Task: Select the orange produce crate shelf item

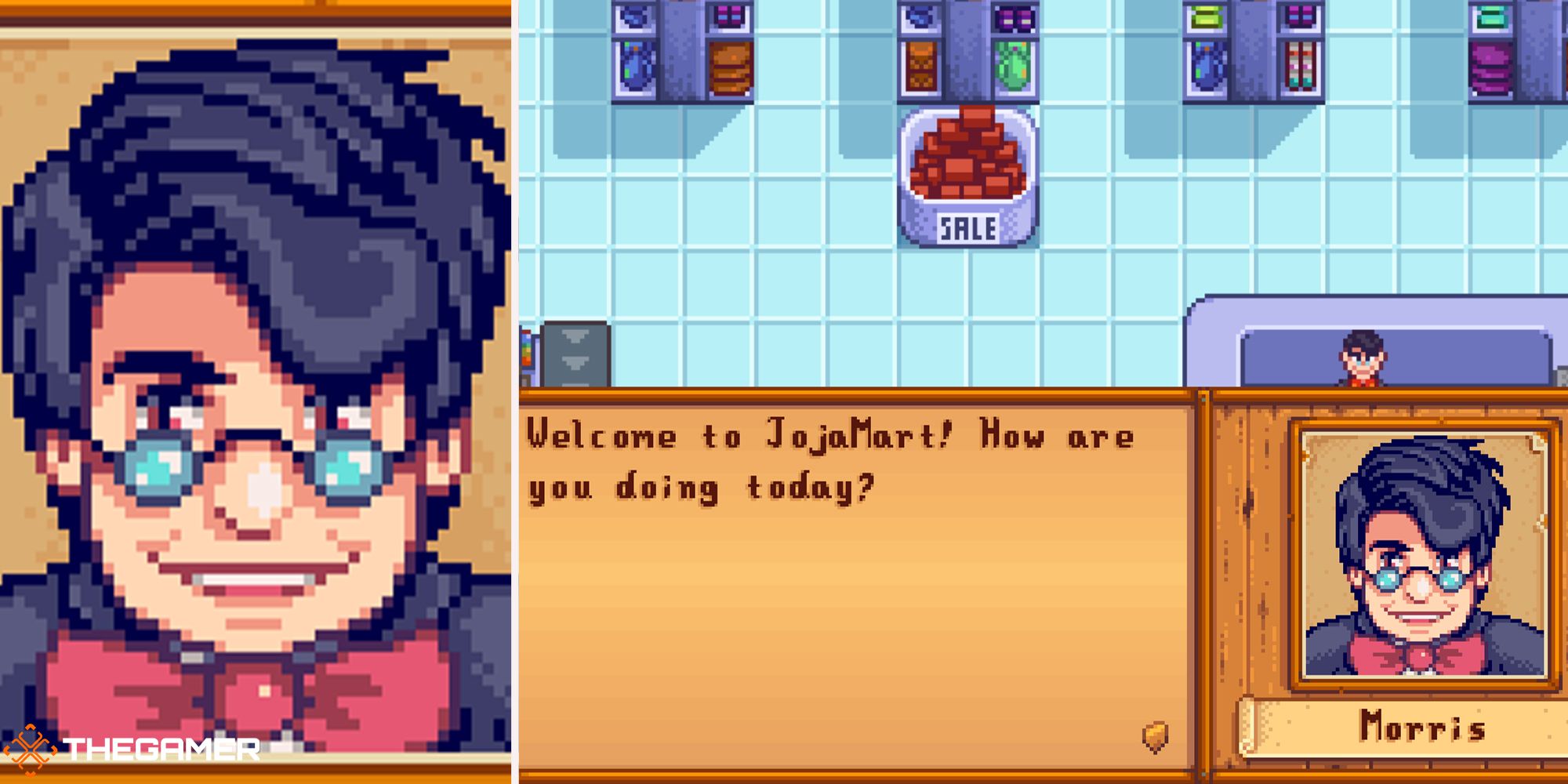Action: pyautogui.click(x=921, y=67)
